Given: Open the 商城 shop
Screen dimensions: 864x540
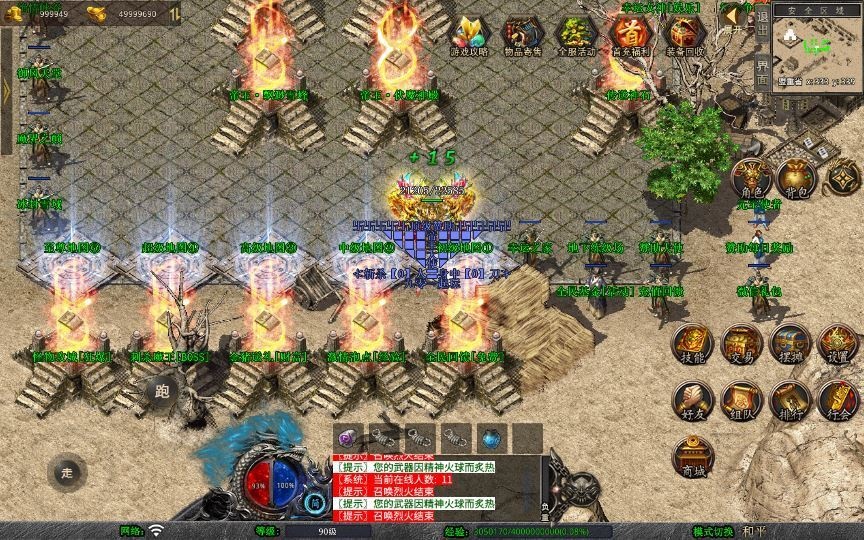Looking at the screenshot, I should click(692, 457).
